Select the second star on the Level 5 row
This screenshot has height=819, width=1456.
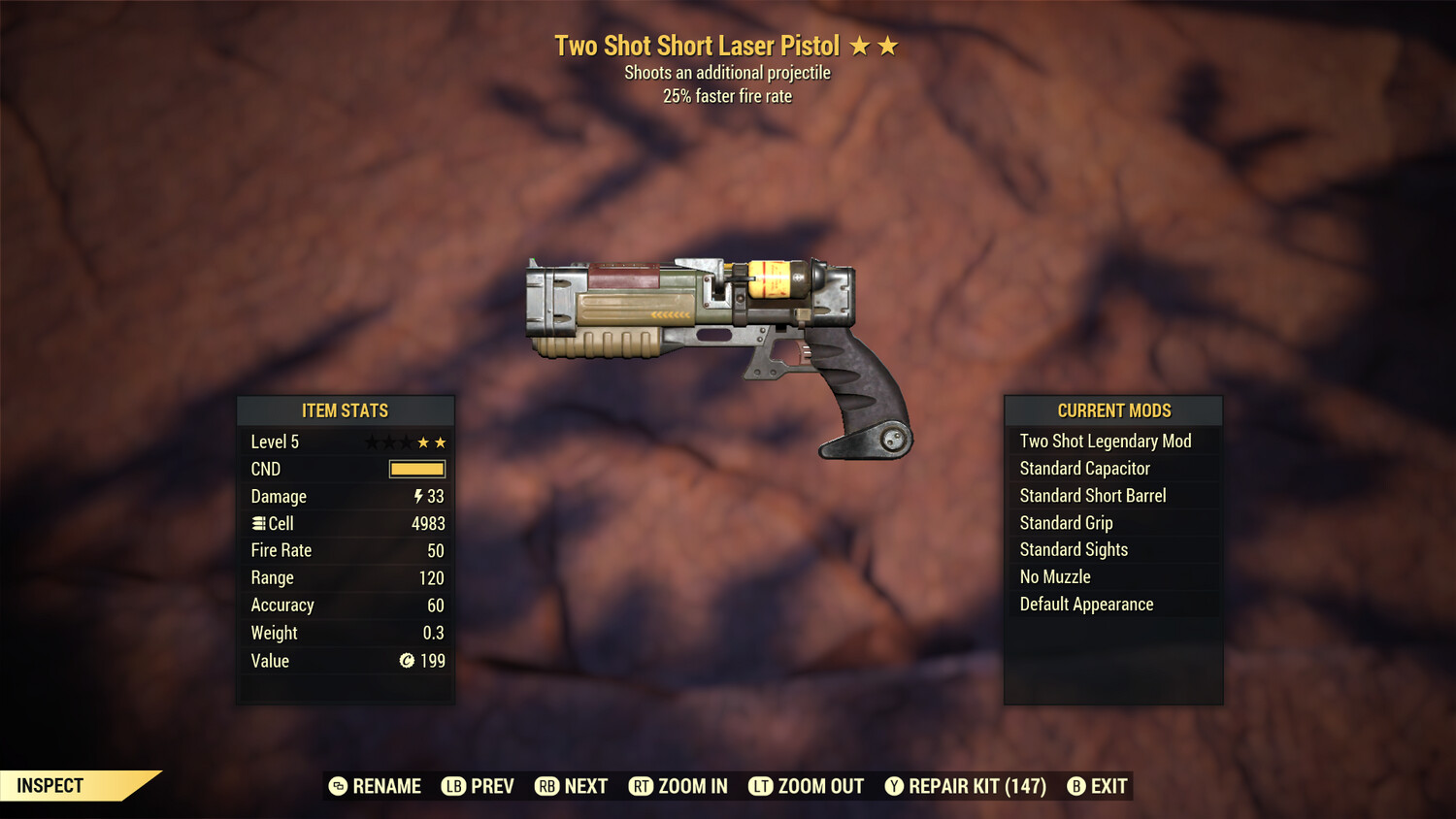pyautogui.click(x=391, y=442)
